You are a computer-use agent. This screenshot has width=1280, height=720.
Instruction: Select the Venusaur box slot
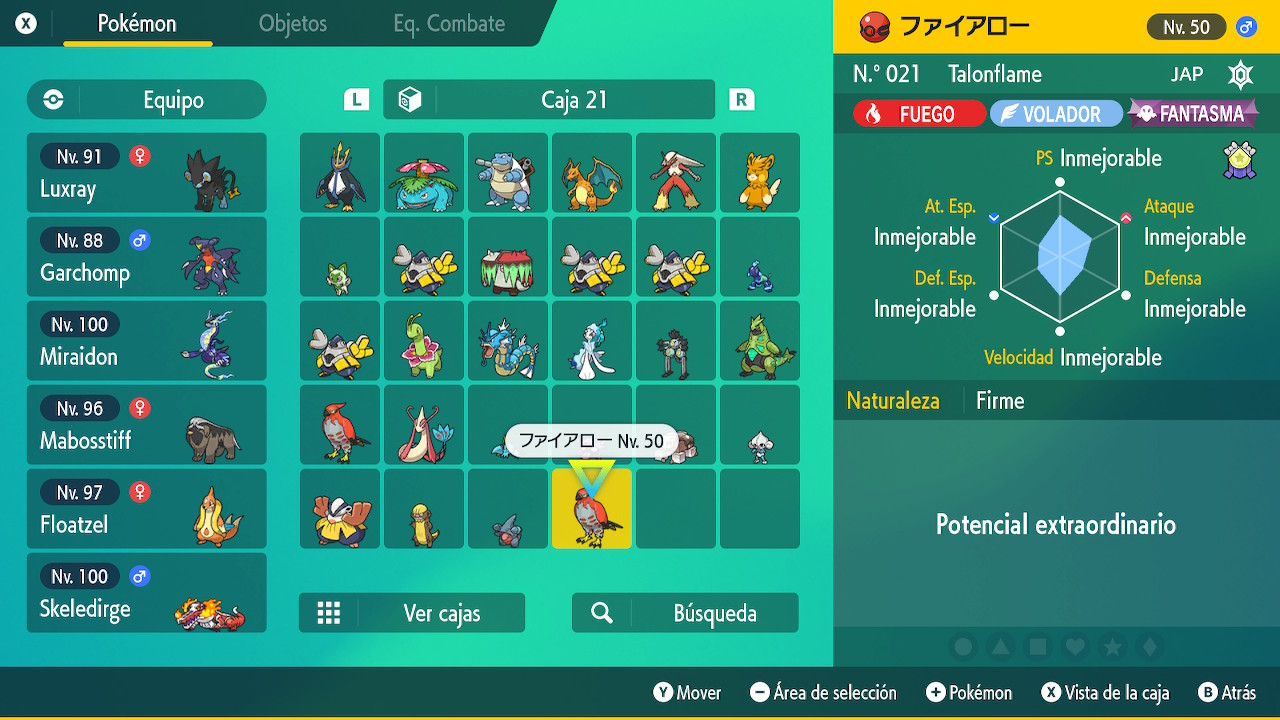tap(424, 173)
